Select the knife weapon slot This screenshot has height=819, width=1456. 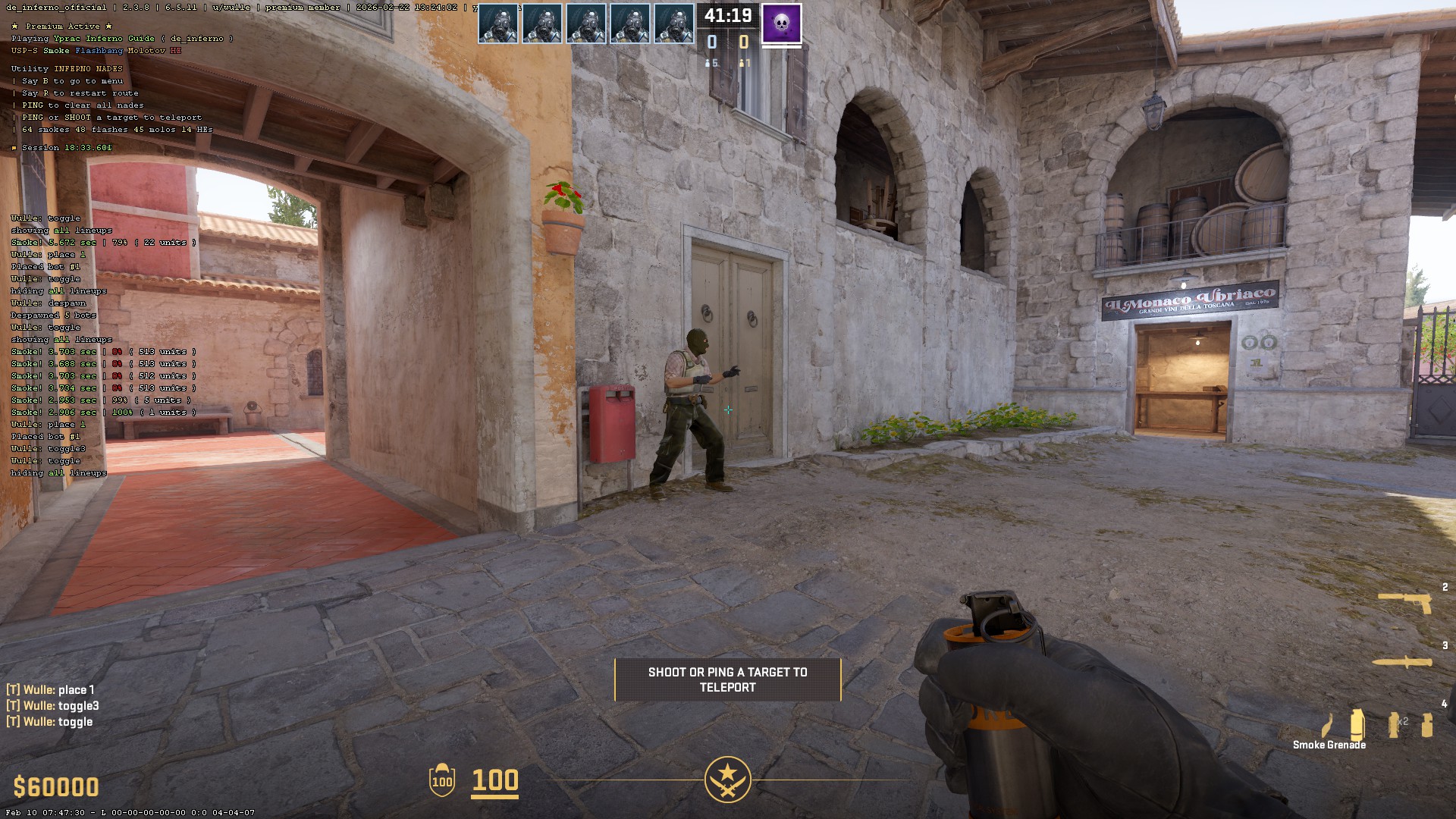click(x=1402, y=662)
